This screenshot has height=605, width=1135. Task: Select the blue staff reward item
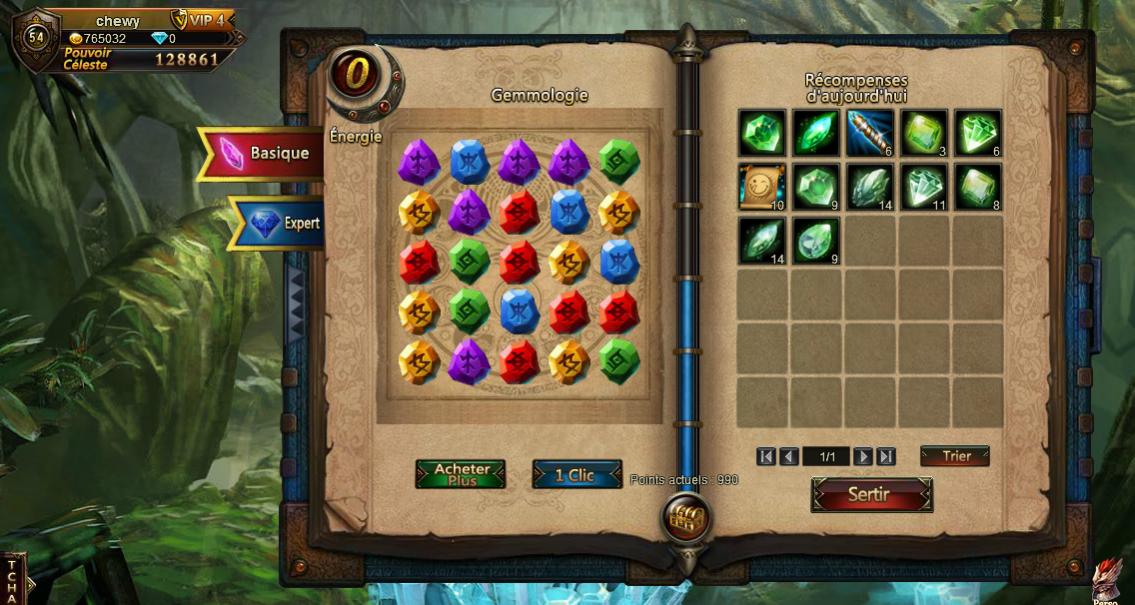(x=870, y=133)
